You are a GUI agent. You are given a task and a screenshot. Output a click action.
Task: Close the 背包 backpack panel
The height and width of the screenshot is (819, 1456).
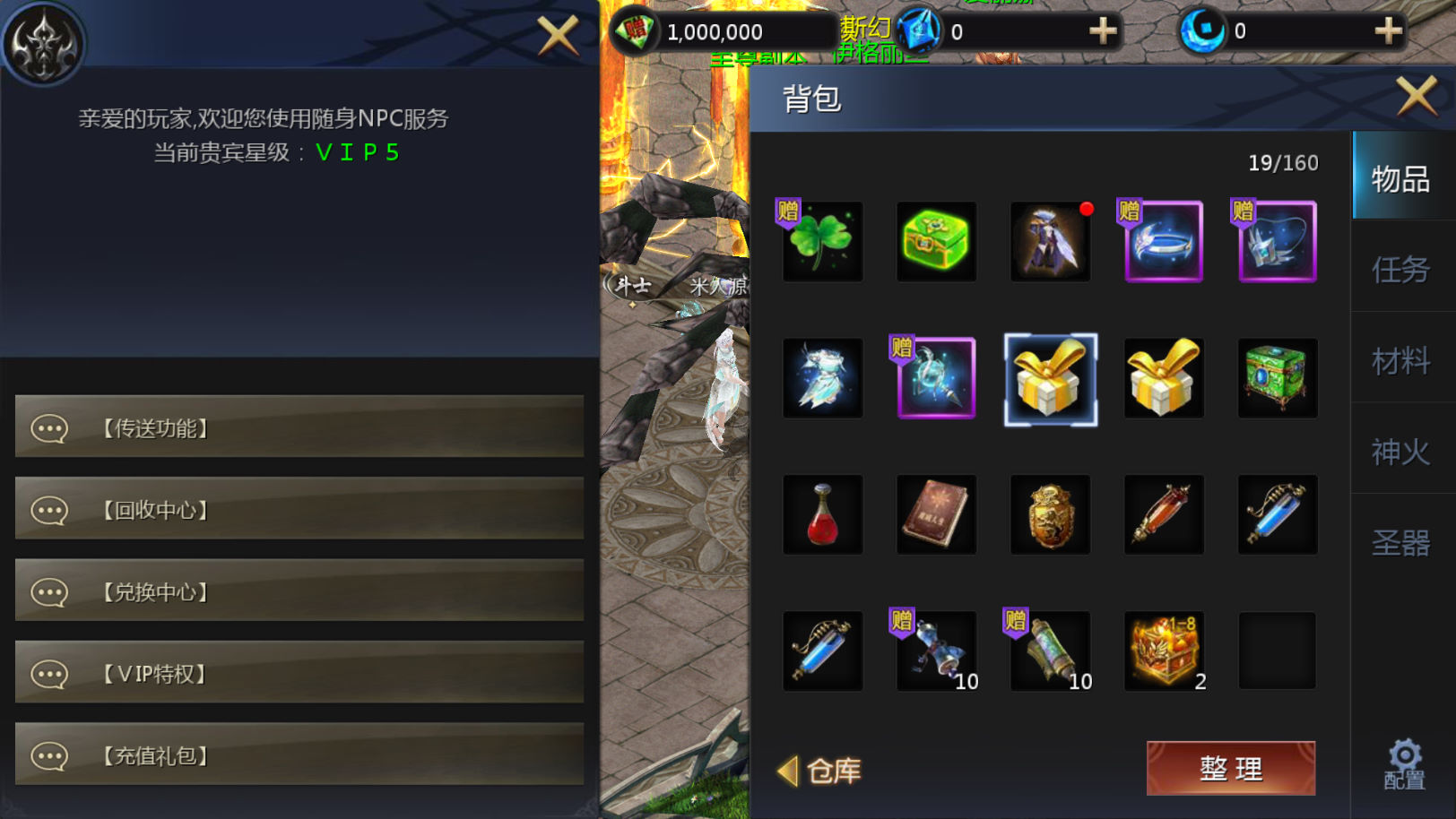pos(1417,95)
